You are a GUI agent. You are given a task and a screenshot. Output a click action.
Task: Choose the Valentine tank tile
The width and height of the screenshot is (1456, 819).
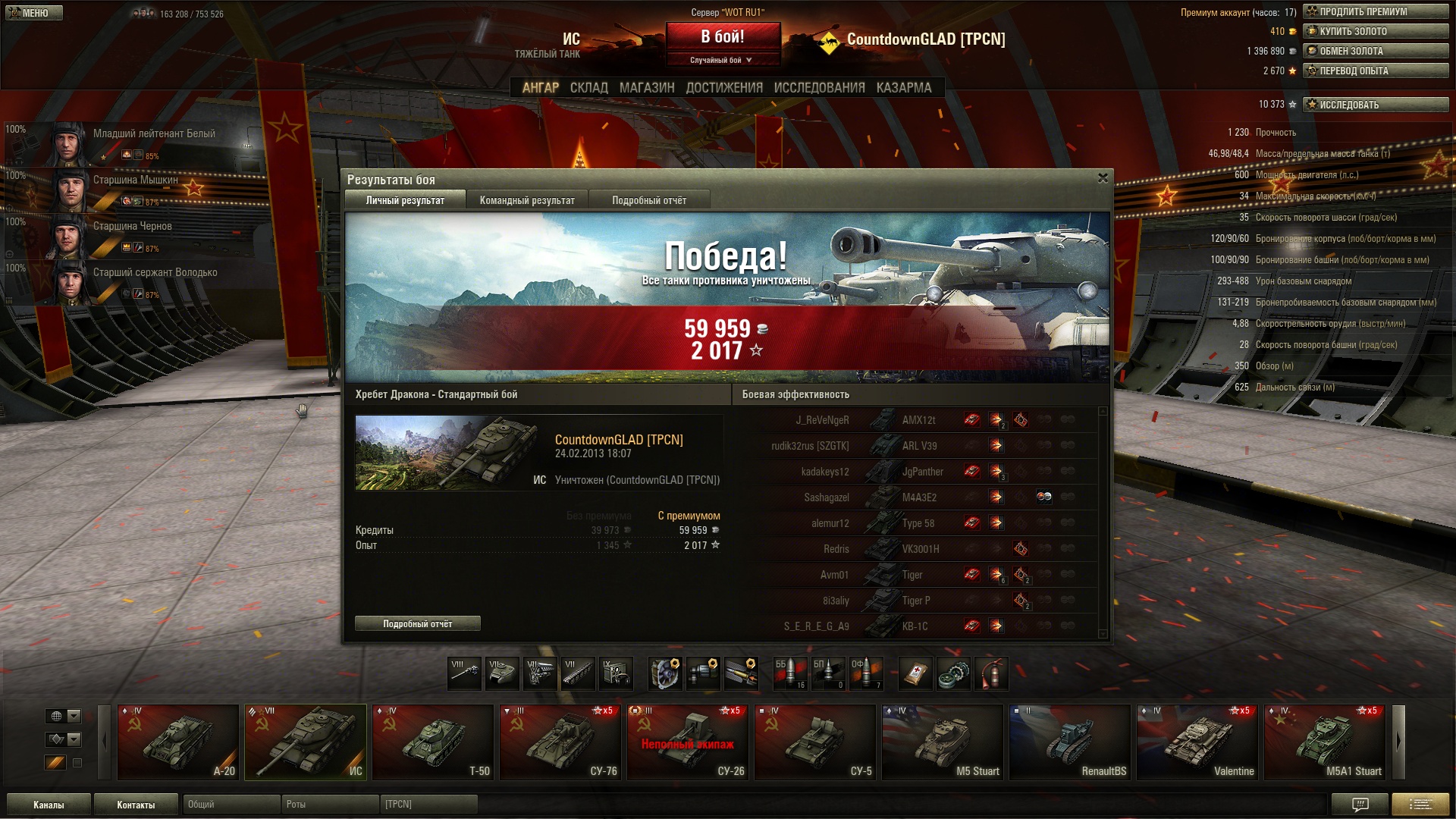[x=1197, y=742]
